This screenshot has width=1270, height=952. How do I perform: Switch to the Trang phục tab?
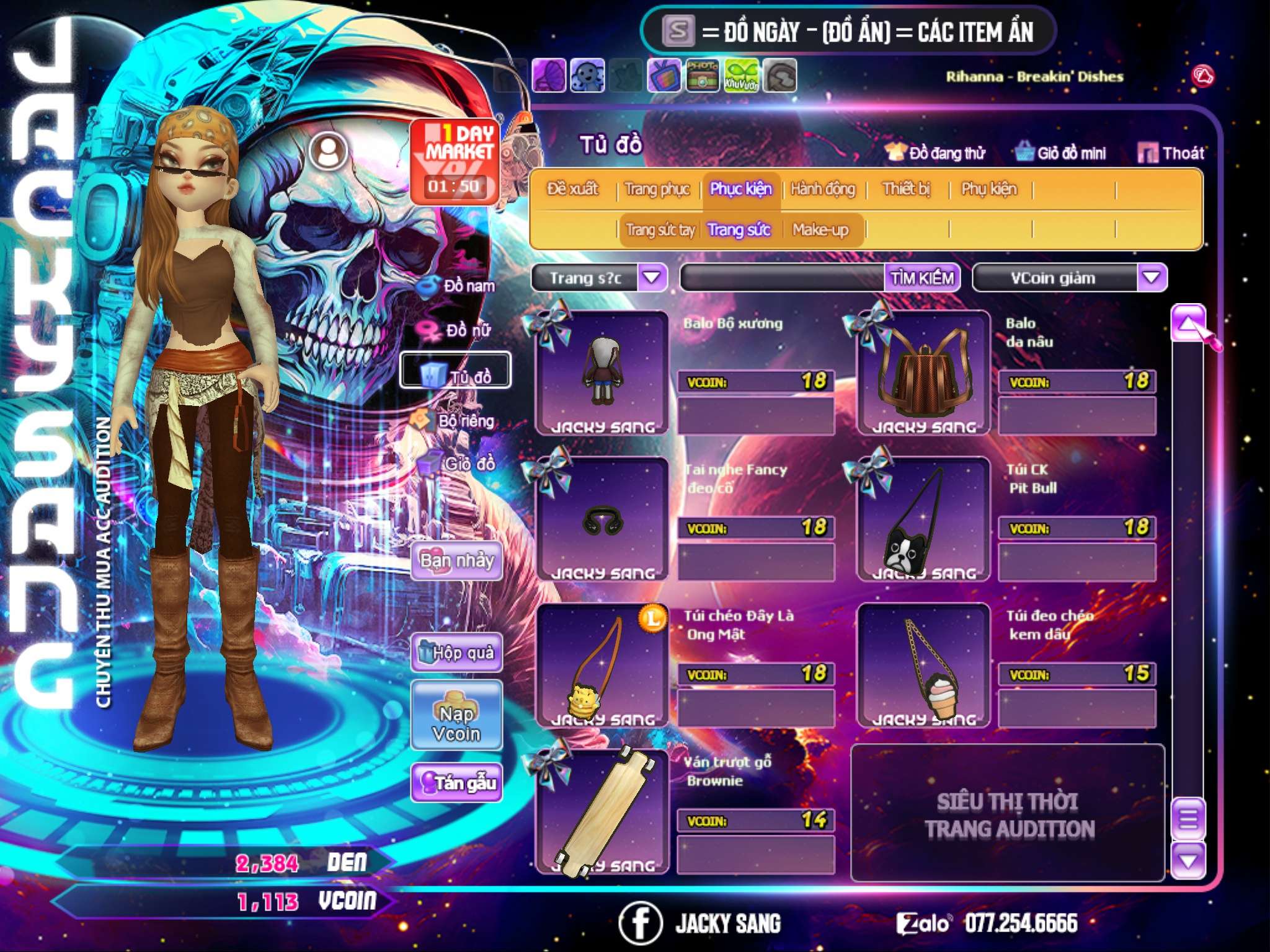(657, 189)
